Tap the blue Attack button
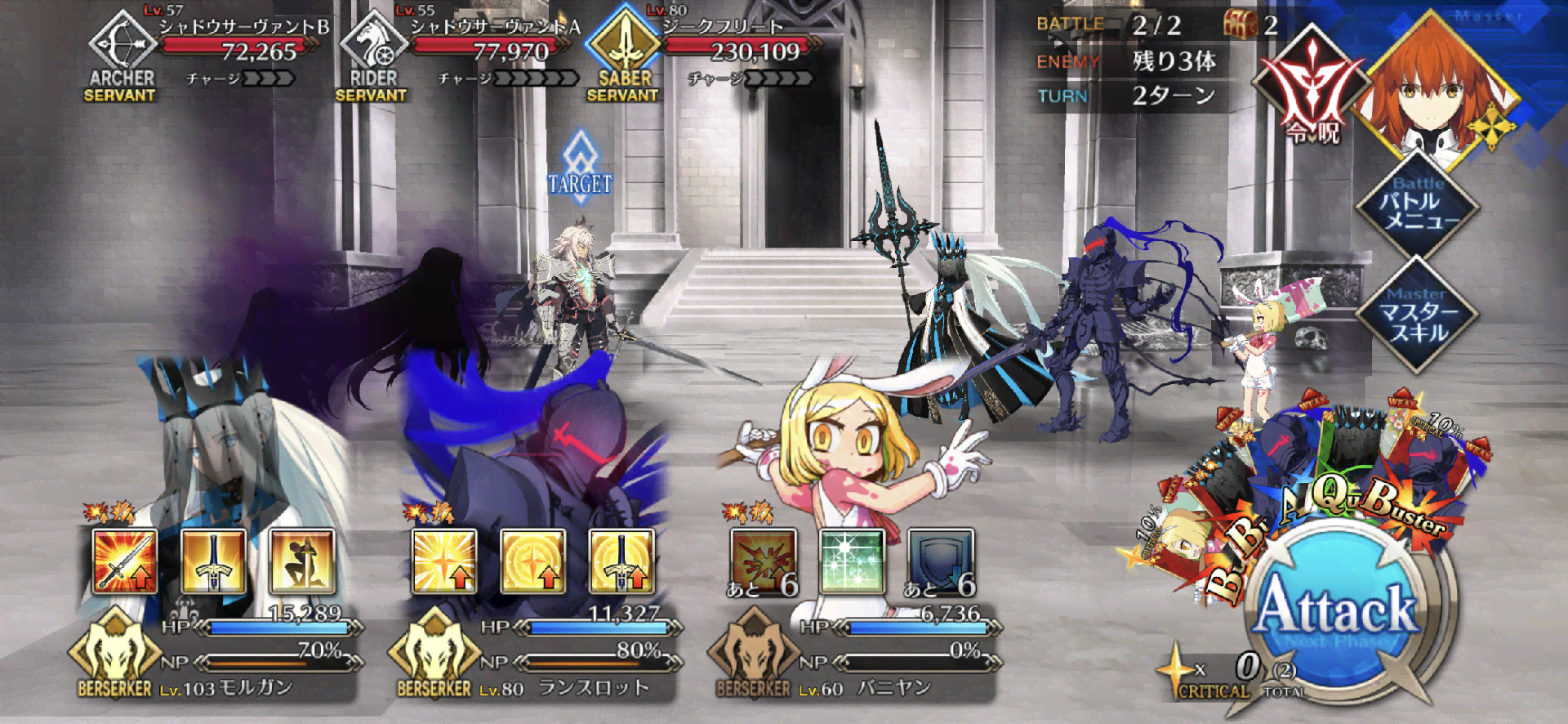Screen dimensions: 1568x724 click(x=1337, y=610)
